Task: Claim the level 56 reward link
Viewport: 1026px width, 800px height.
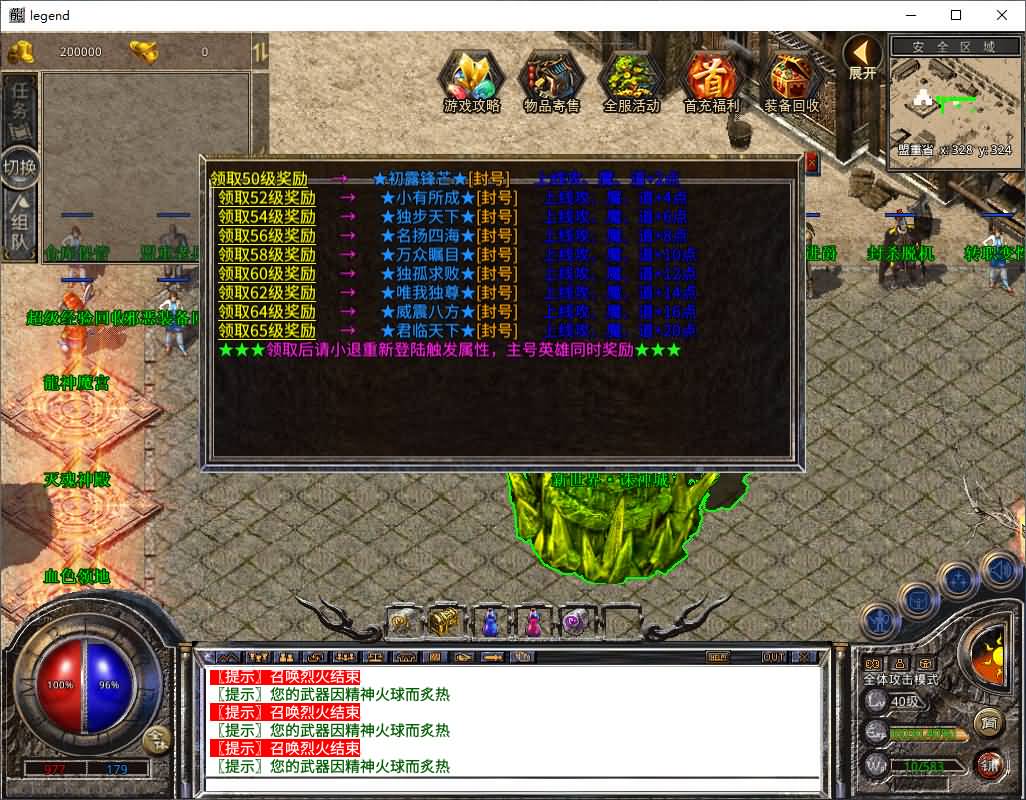Action: pyautogui.click(x=267, y=236)
